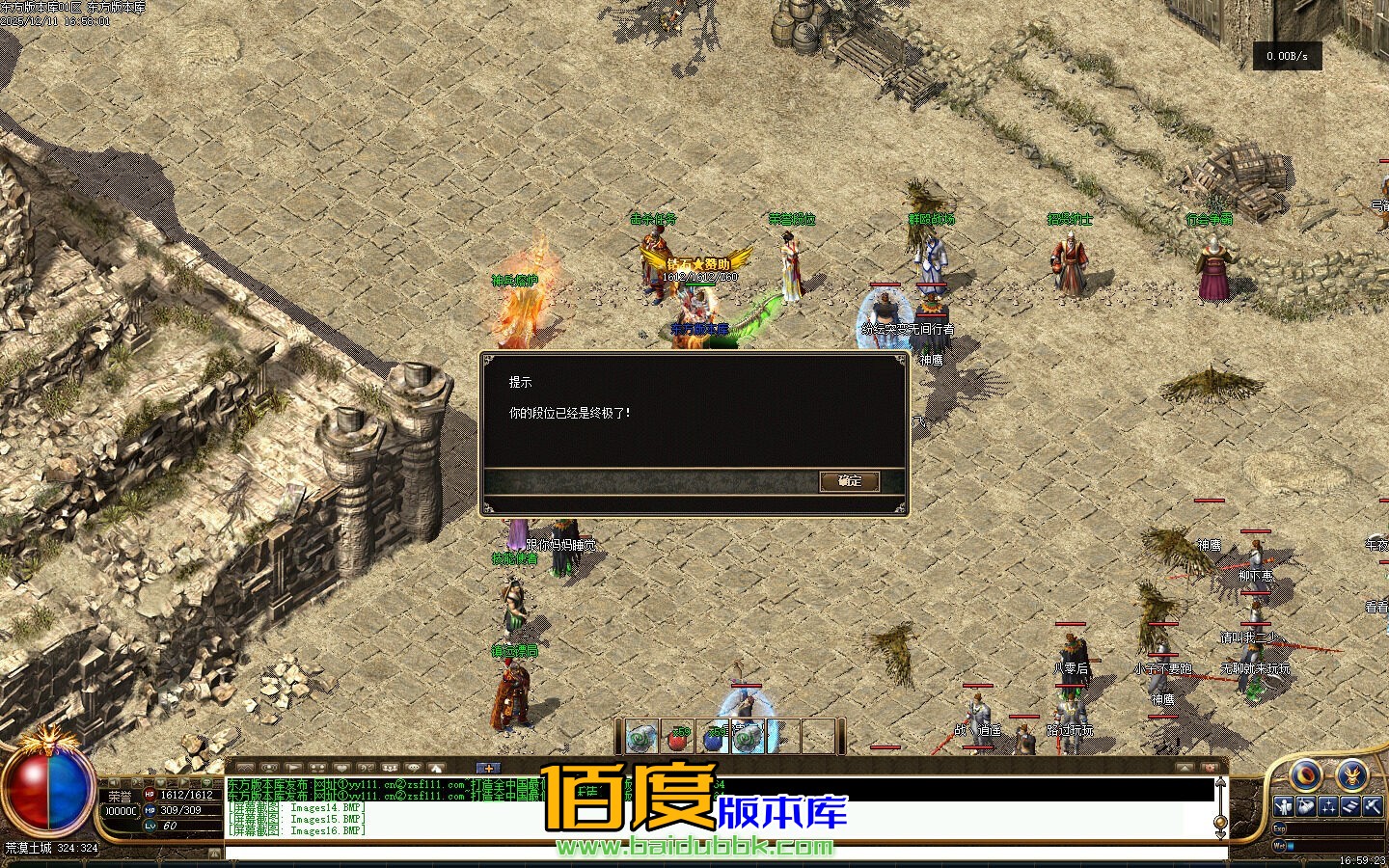
Task: Click the crossed hammer tools icon
Action: pyautogui.click(x=1372, y=806)
